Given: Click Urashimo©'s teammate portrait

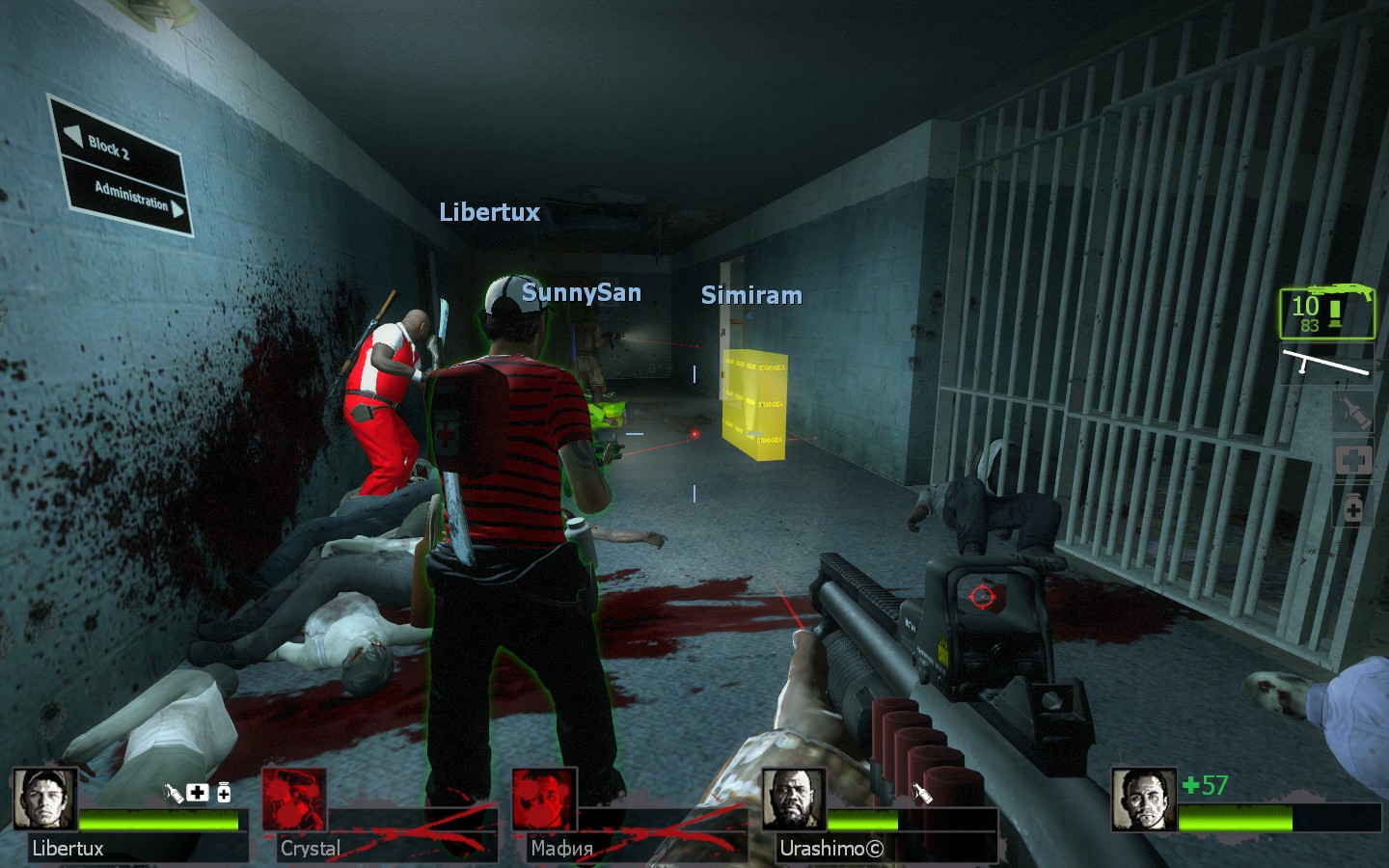Looking at the screenshot, I should [x=794, y=800].
